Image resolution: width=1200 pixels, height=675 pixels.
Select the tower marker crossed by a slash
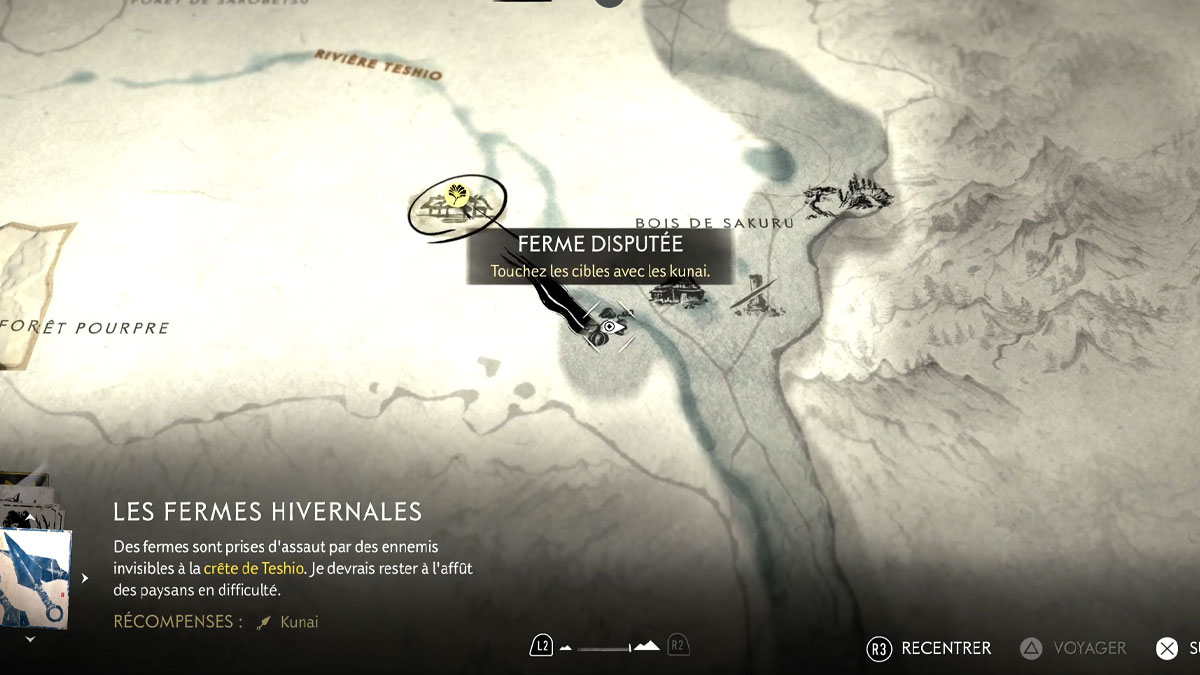point(755,296)
